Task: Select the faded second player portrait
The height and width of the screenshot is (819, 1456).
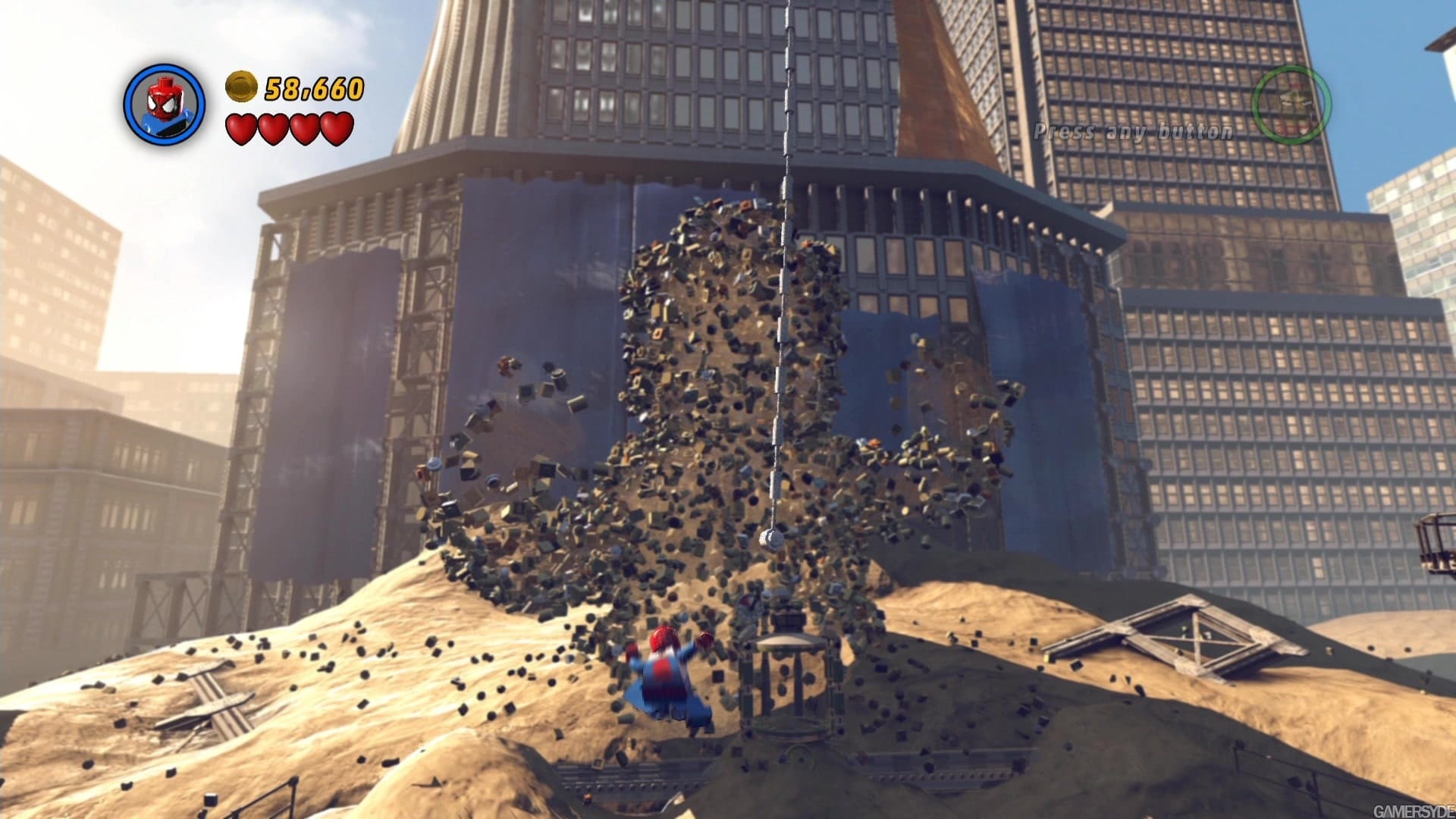Action: coord(1291,105)
